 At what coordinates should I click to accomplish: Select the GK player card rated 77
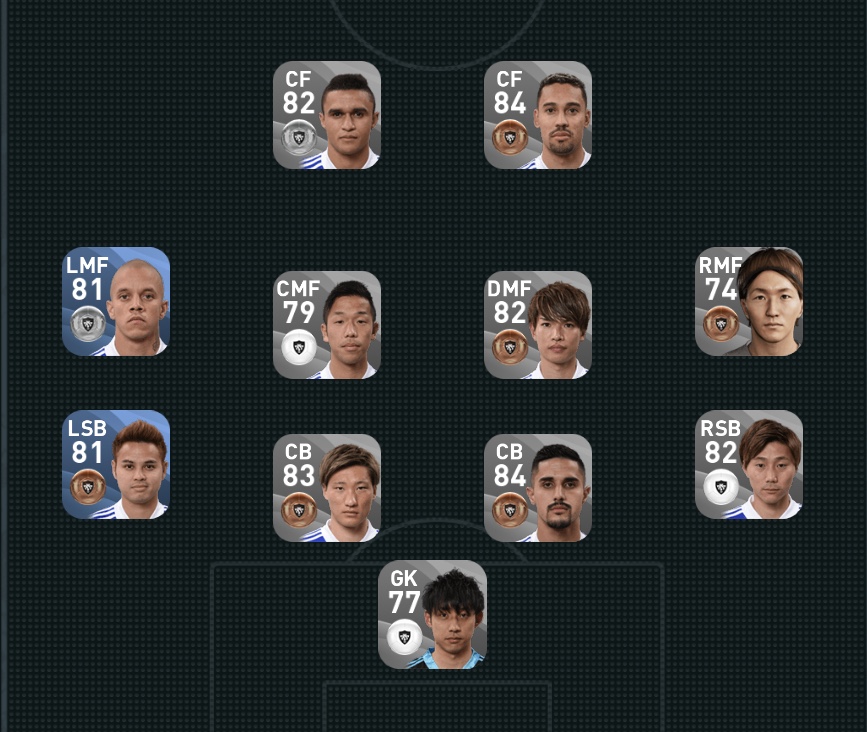[432, 614]
